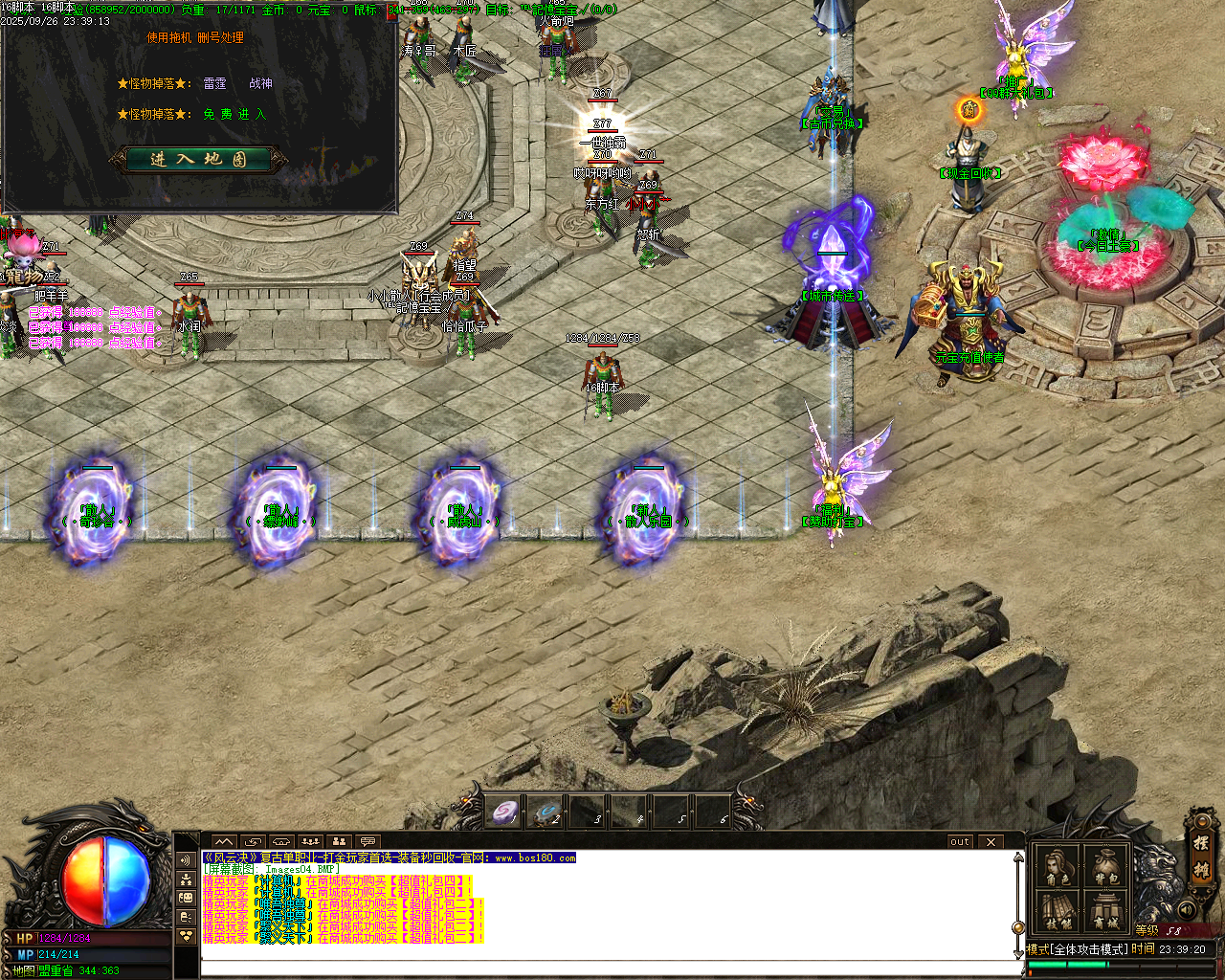Image resolution: width=1225 pixels, height=980 pixels.
Task: Select the skill in hotbar slot 1
Action: [504, 813]
